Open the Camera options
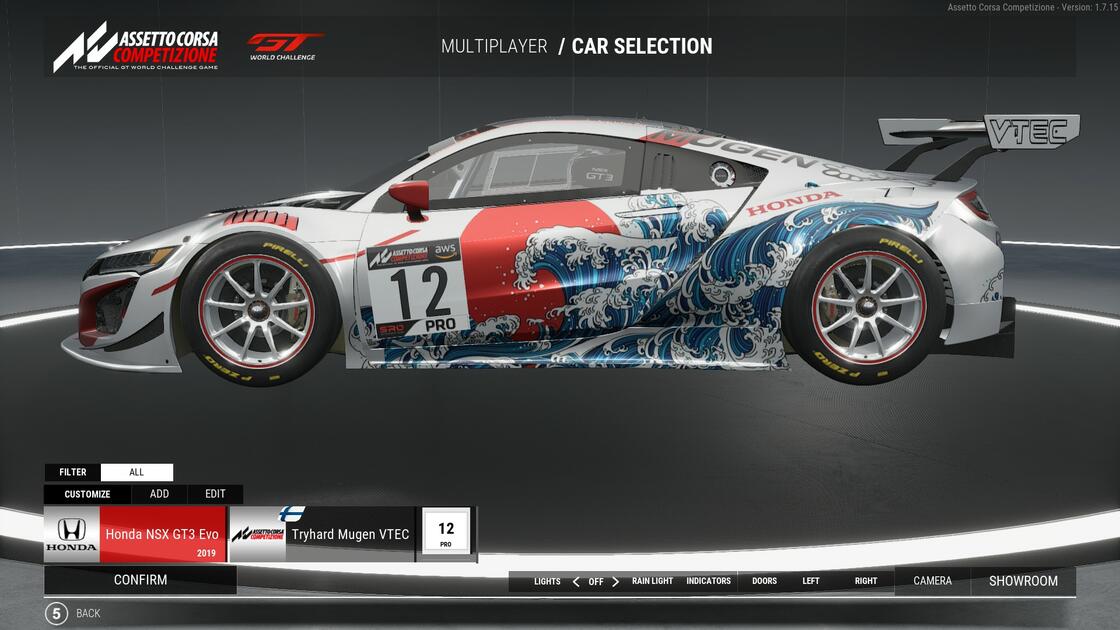The height and width of the screenshot is (630, 1120). pyautogui.click(x=932, y=581)
